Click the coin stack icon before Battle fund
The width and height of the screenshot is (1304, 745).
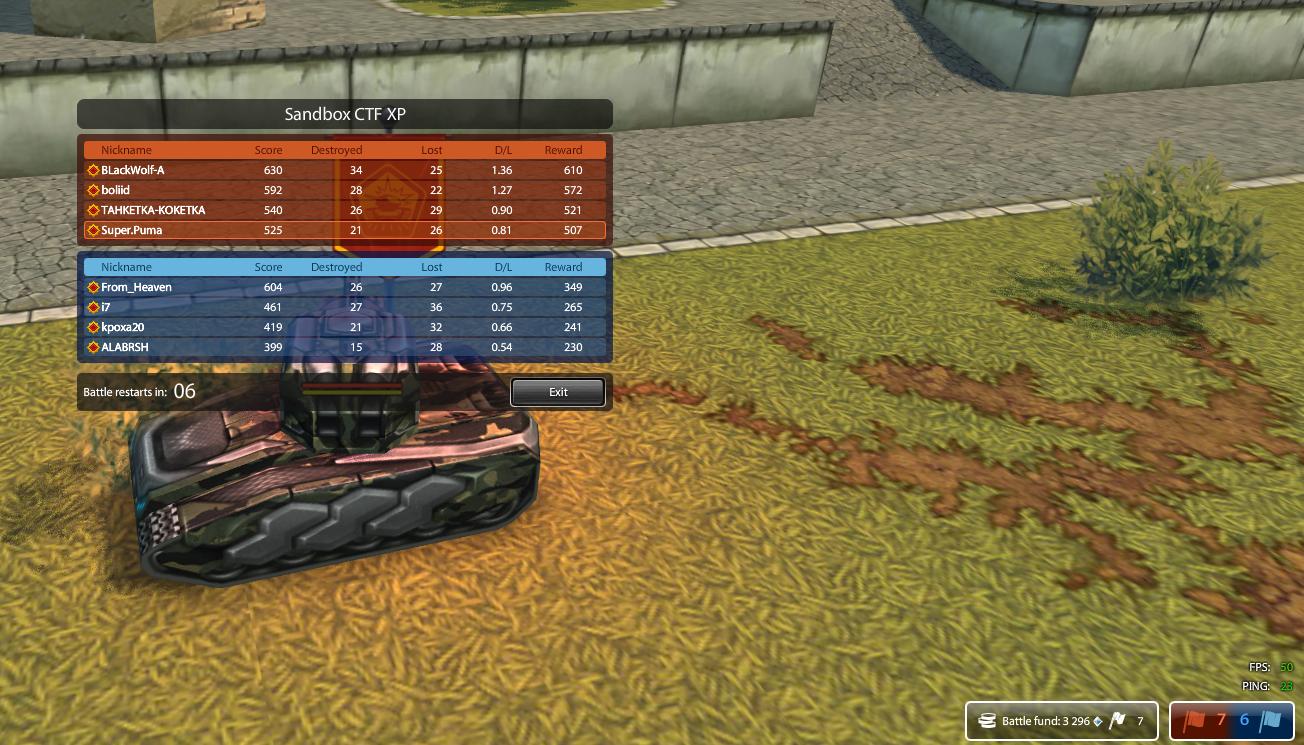pyautogui.click(x=987, y=720)
